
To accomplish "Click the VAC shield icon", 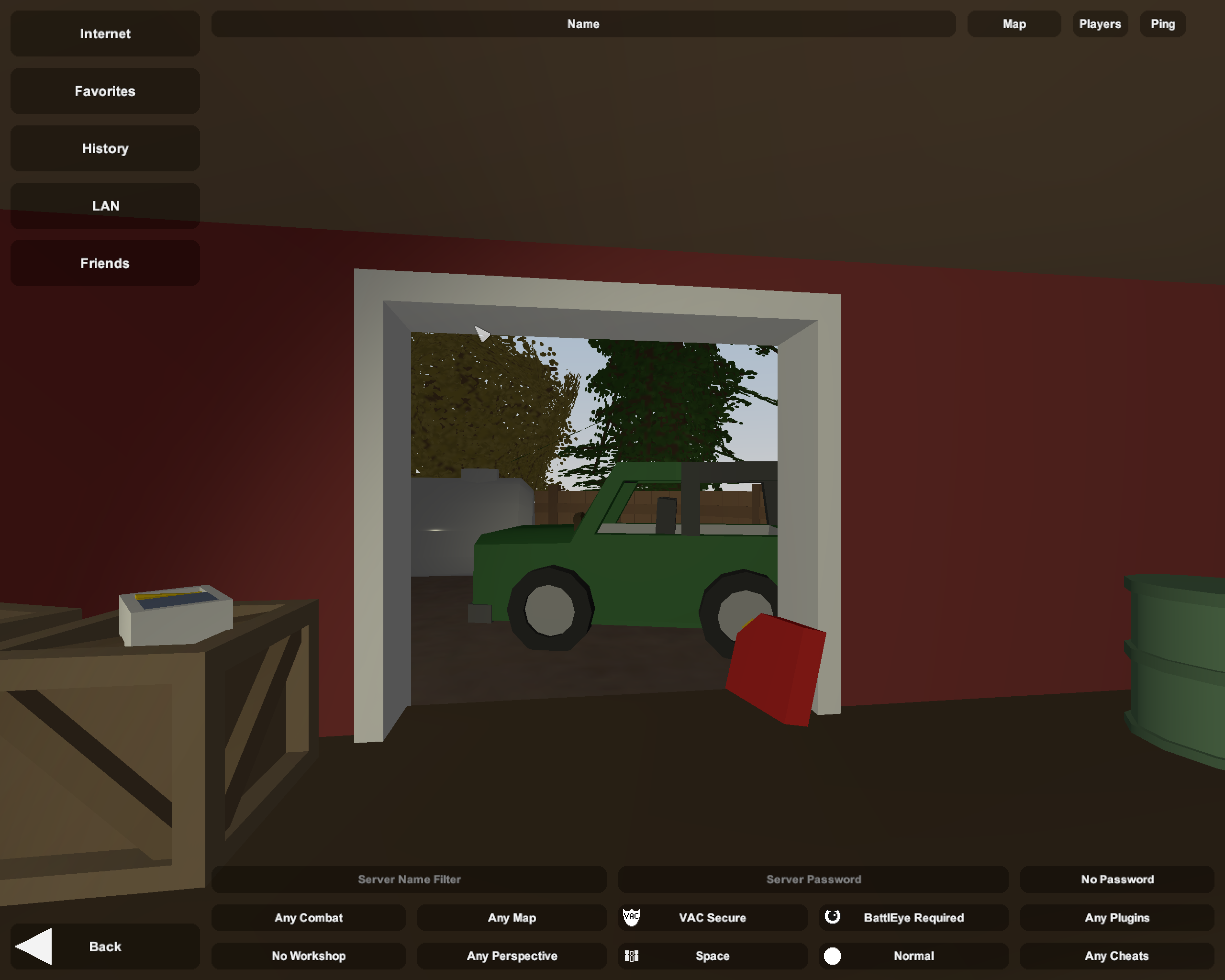I will click(x=633, y=917).
